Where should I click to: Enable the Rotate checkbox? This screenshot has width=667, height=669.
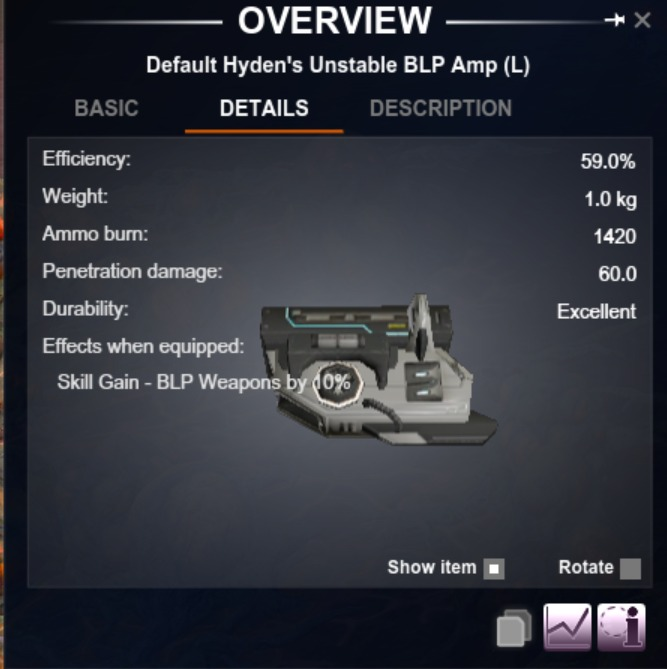630,569
